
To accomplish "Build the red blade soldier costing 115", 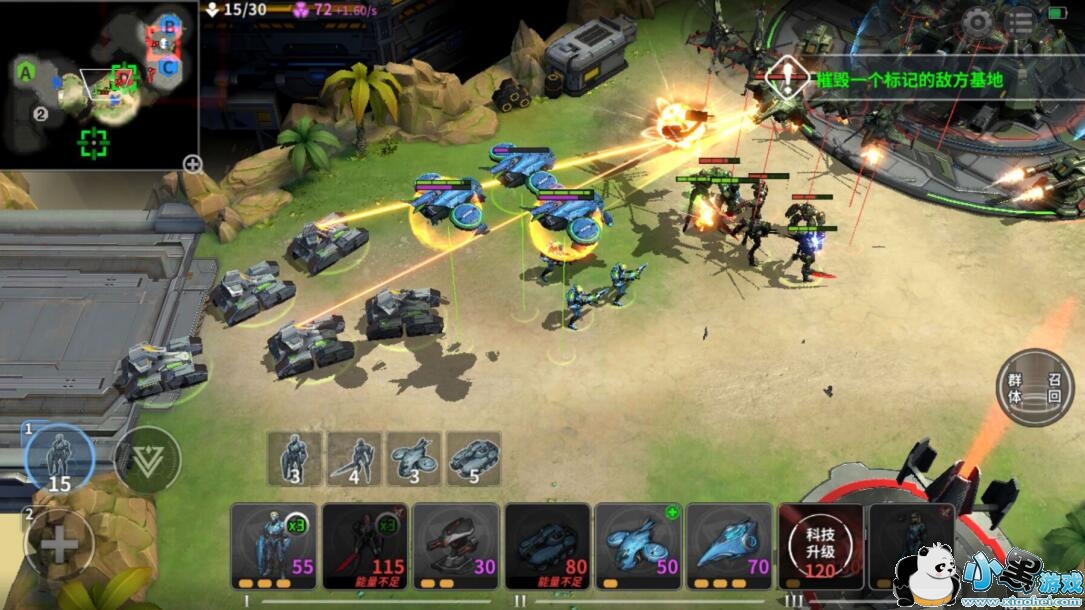I will coord(365,546).
